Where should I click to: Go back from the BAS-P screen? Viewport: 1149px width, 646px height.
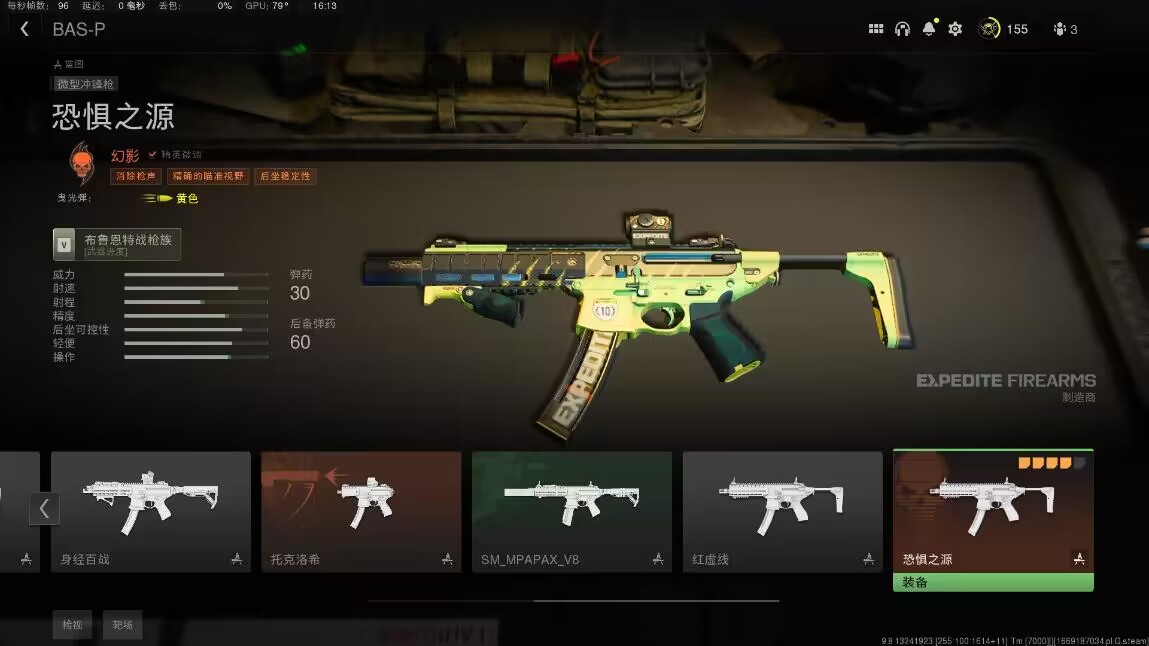click(x=25, y=30)
